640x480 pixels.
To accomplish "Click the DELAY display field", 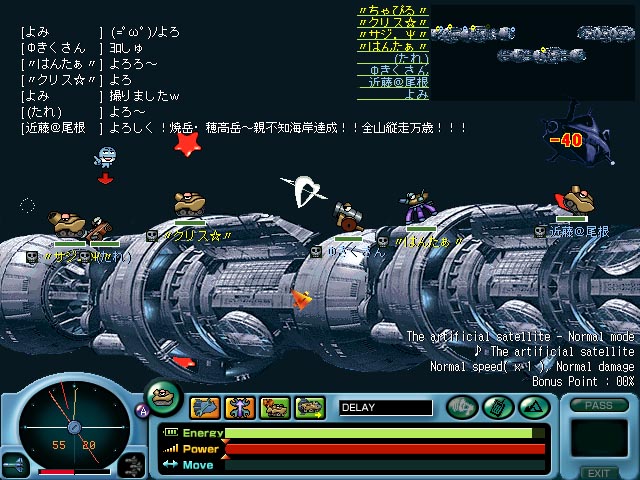I will pyautogui.click(x=385, y=407).
